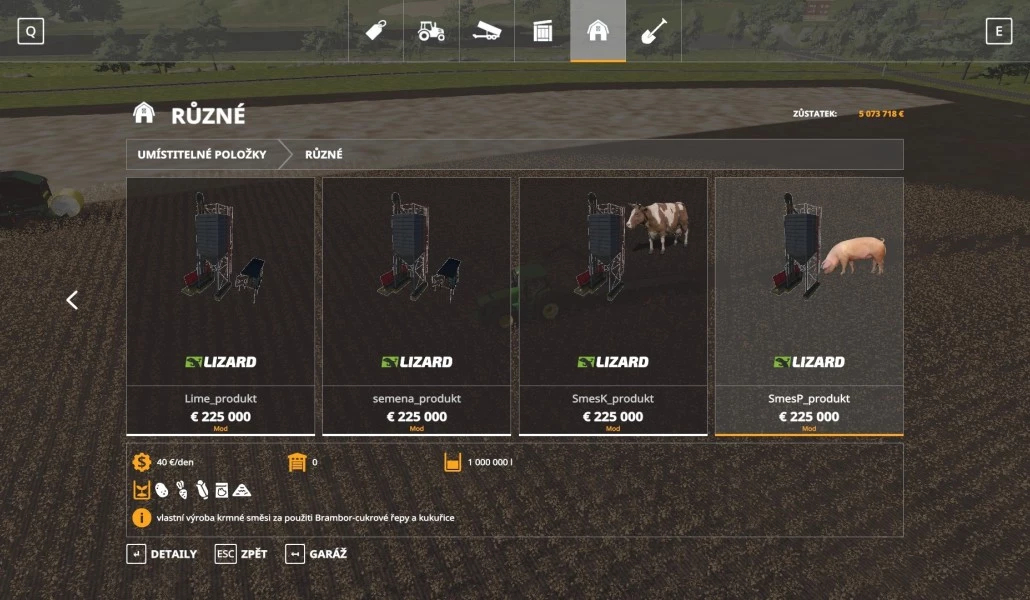
Task: Go back using the Zpět button
Action: tap(242, 554)
